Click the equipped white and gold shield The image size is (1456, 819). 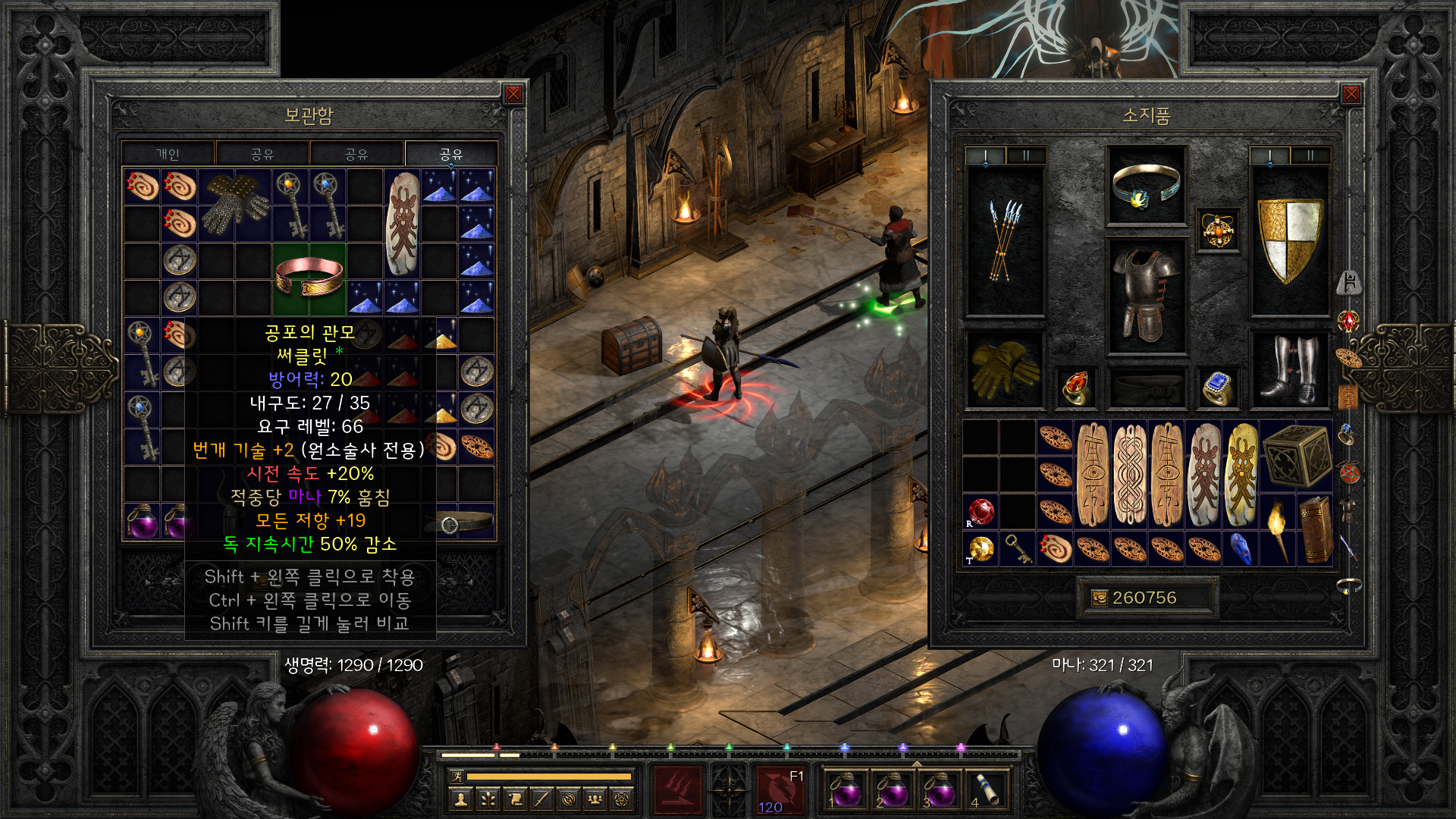pos(1289,240)
